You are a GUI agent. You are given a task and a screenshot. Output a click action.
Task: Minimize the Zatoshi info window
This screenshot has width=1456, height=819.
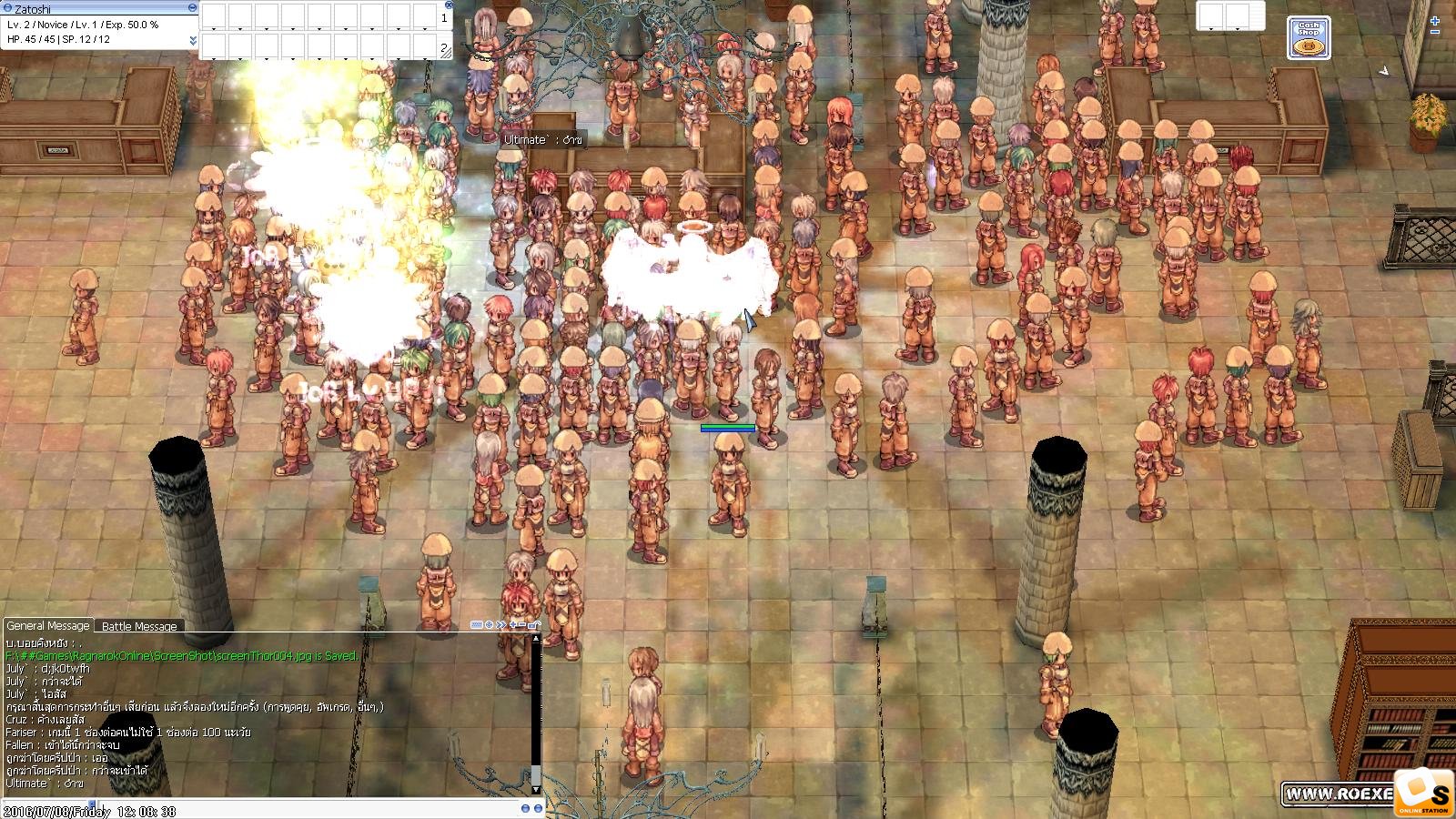192,7
